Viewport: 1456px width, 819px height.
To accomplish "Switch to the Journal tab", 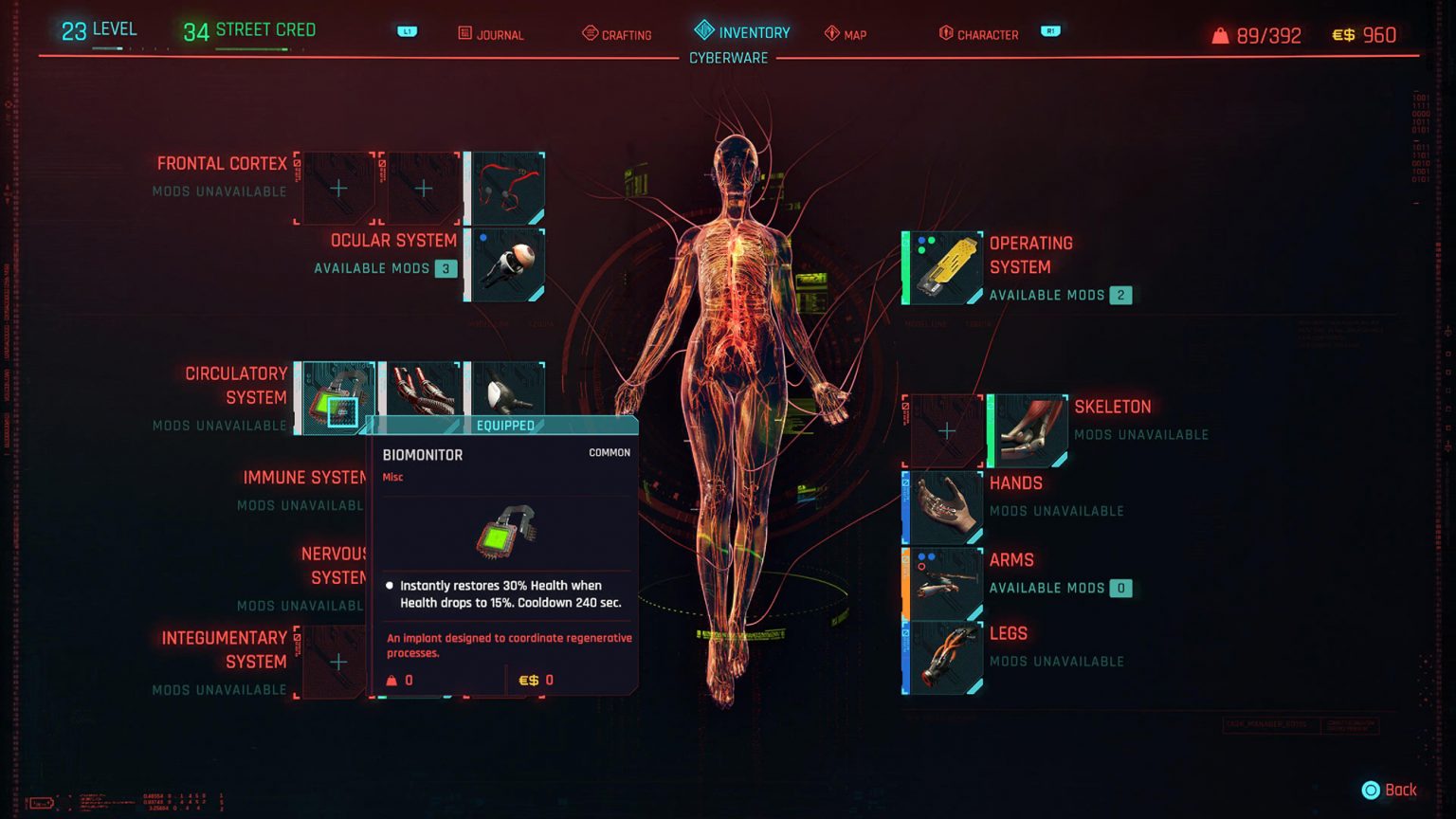I will pyautogui.click(x=491, y=34).
